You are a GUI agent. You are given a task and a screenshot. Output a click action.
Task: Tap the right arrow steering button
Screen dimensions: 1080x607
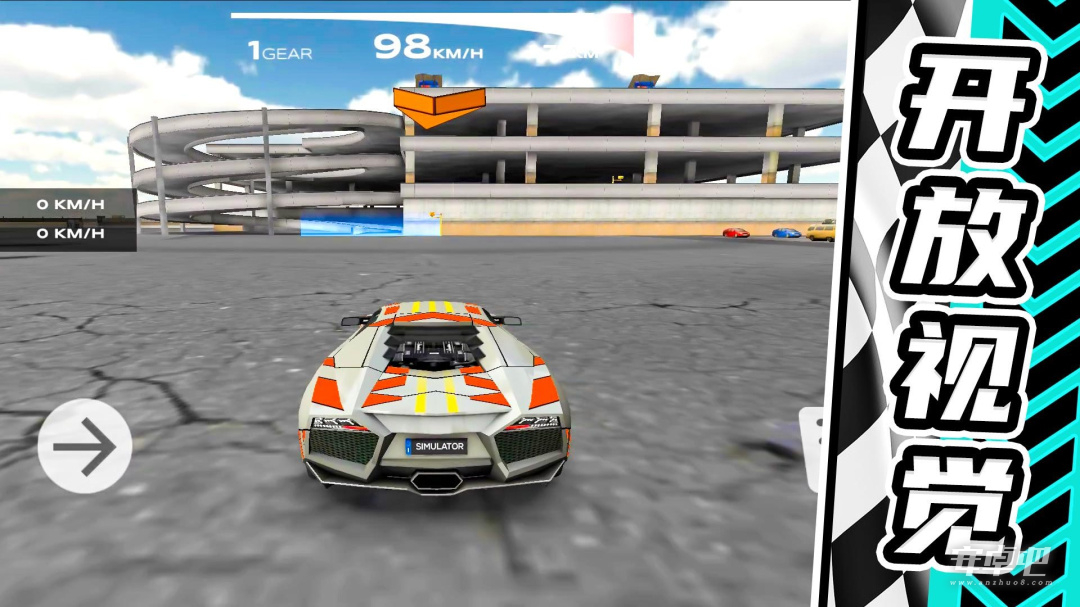[x=85, y=446]
